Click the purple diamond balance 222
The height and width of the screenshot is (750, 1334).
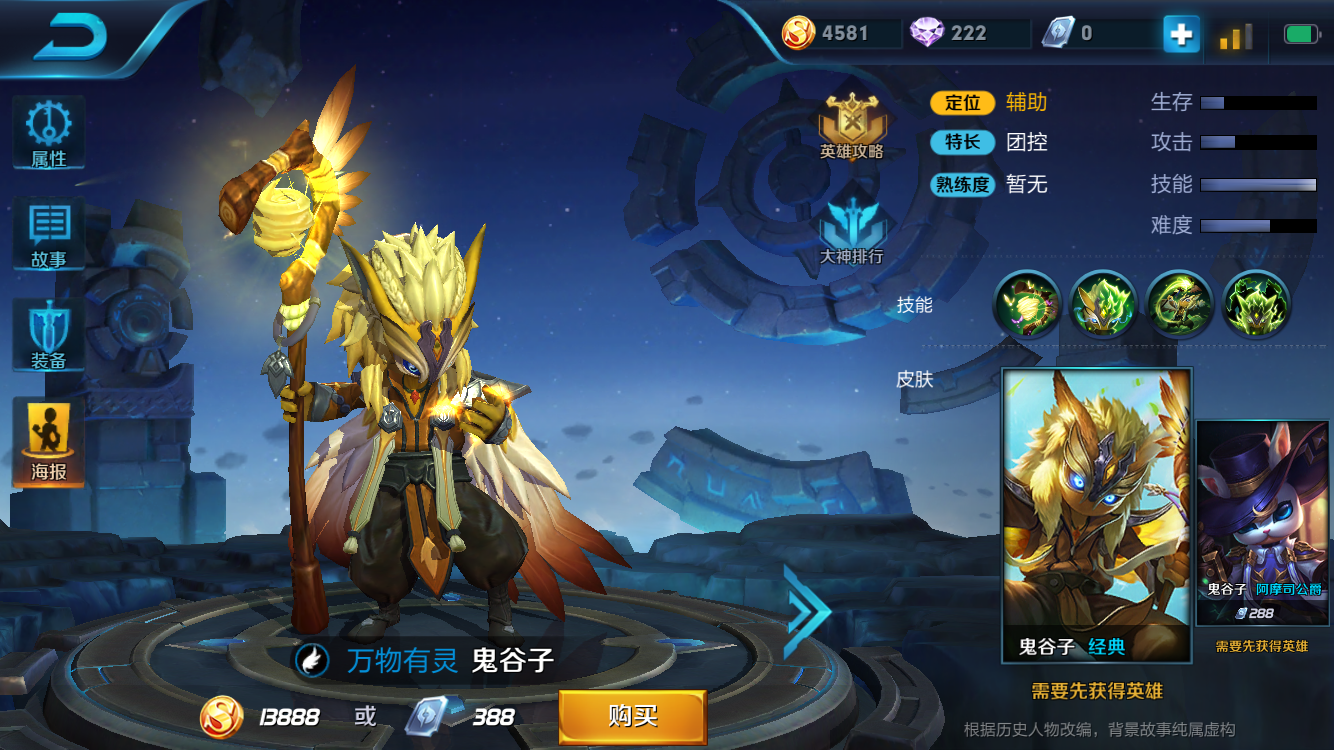point(965,33)
